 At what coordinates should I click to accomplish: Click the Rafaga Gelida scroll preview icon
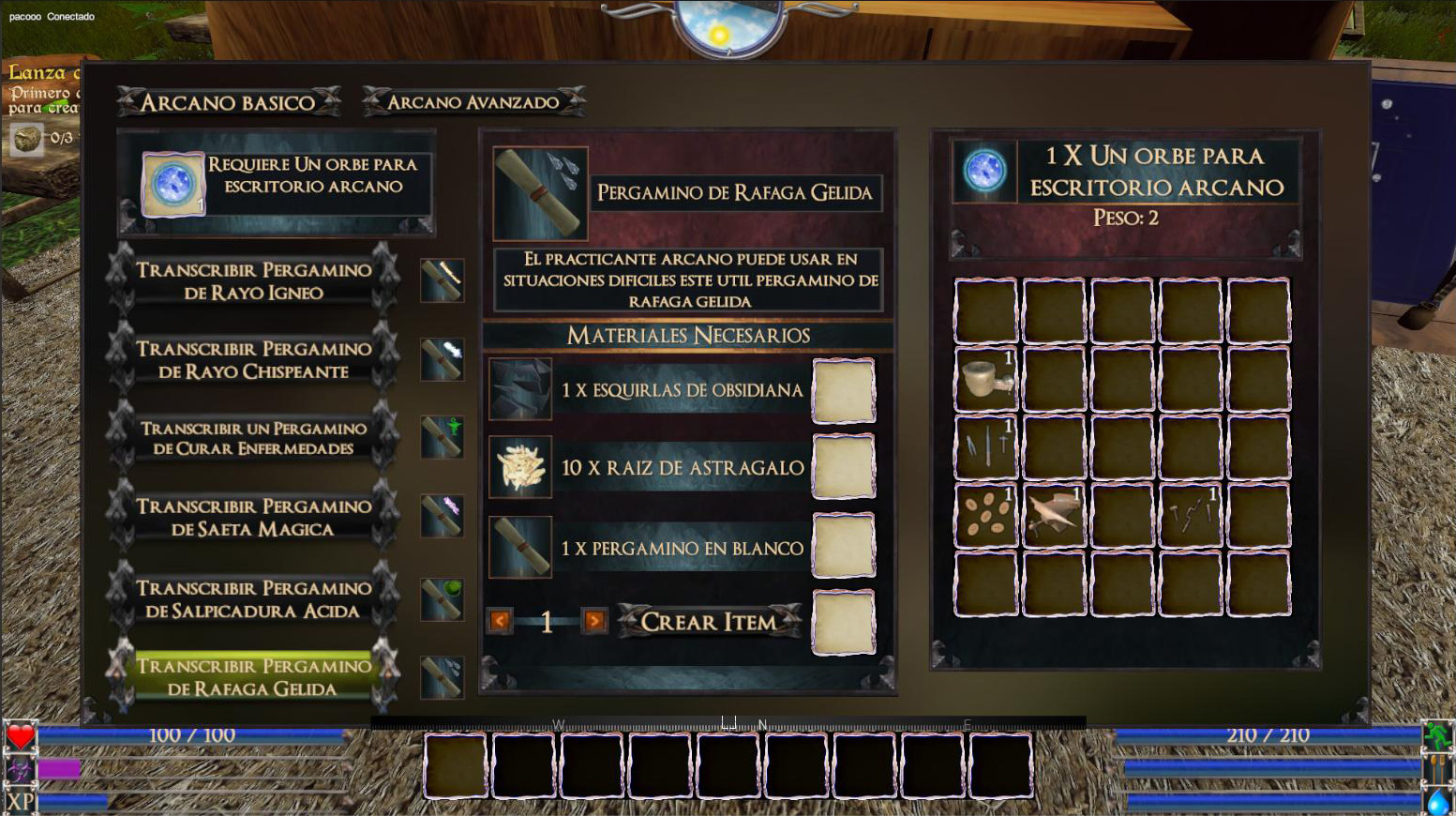point(540,193)
